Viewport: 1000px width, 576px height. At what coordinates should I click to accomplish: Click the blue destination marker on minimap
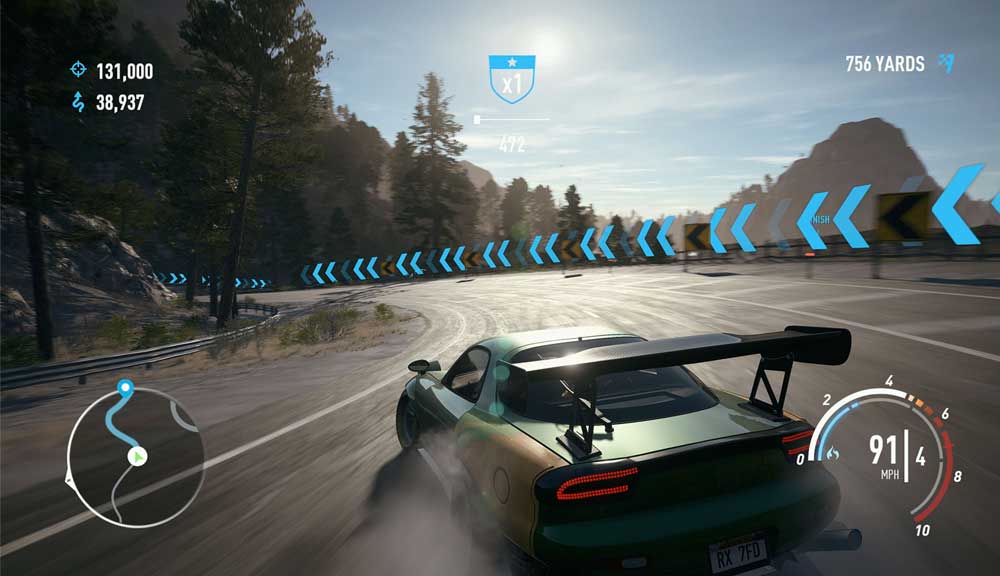pyautogui.click(x=125, y=386)
